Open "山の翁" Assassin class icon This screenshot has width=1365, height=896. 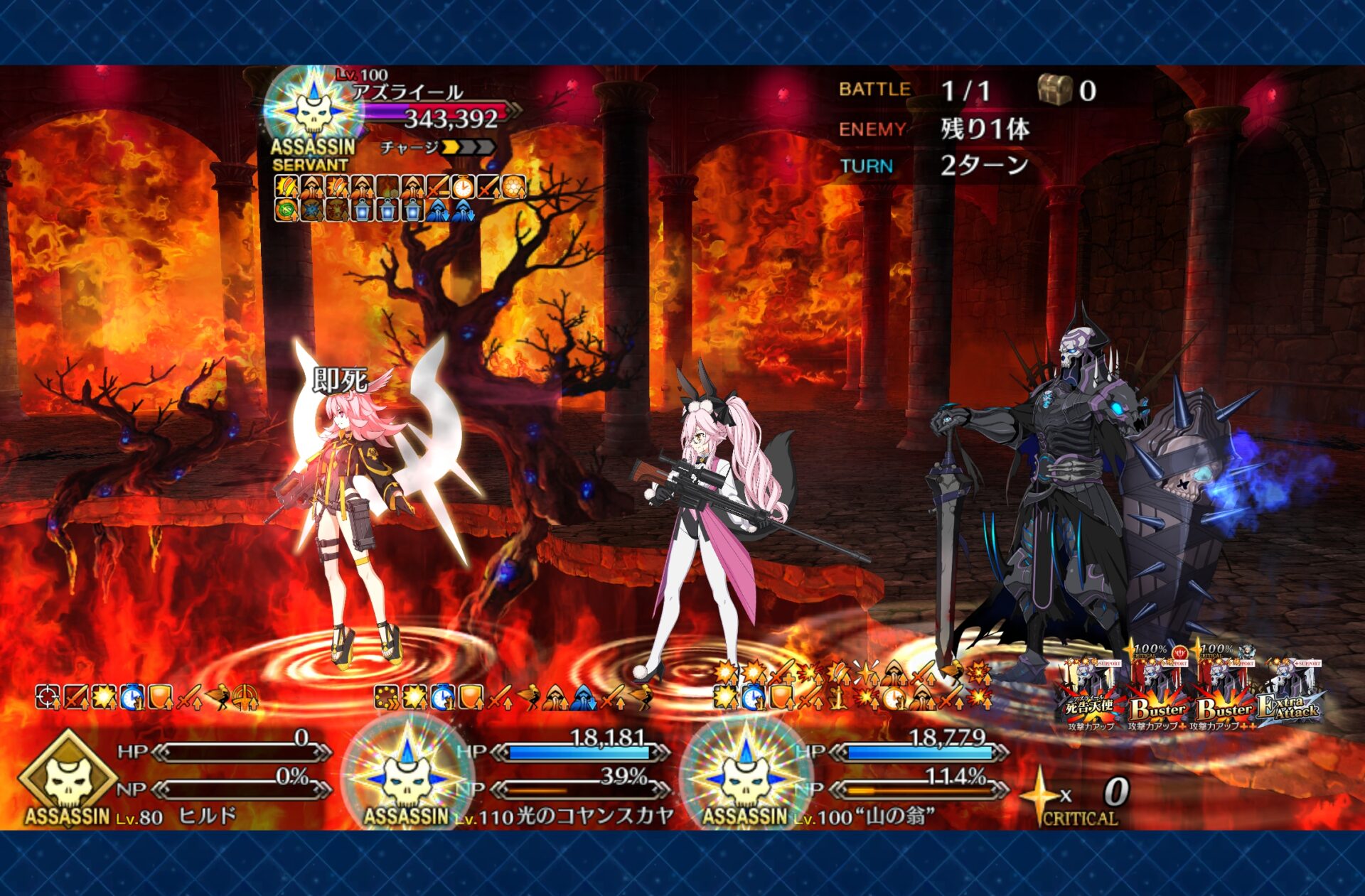click(x=745, y=778)
